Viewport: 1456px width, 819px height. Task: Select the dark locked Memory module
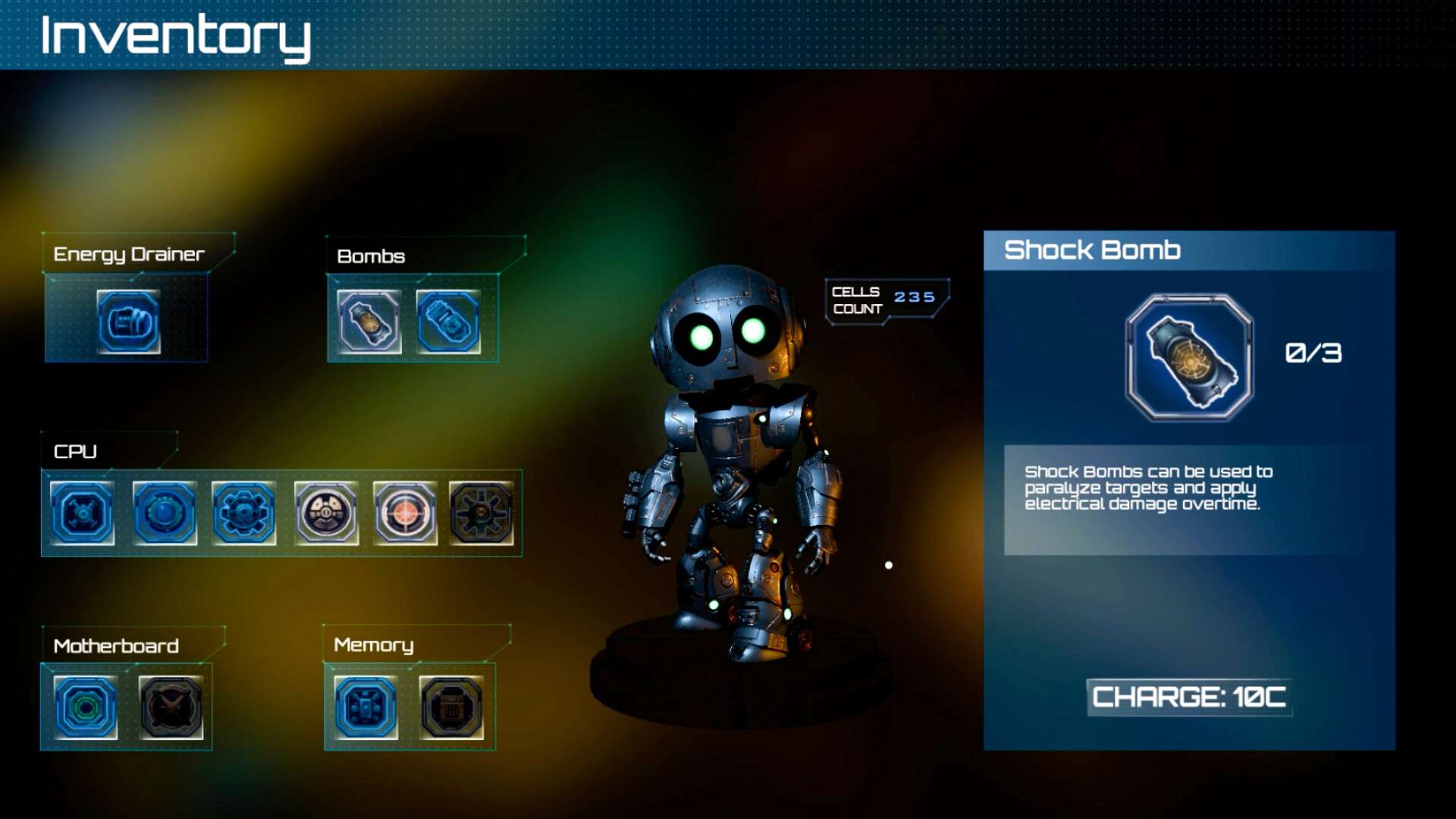click(x=451, y=708)
